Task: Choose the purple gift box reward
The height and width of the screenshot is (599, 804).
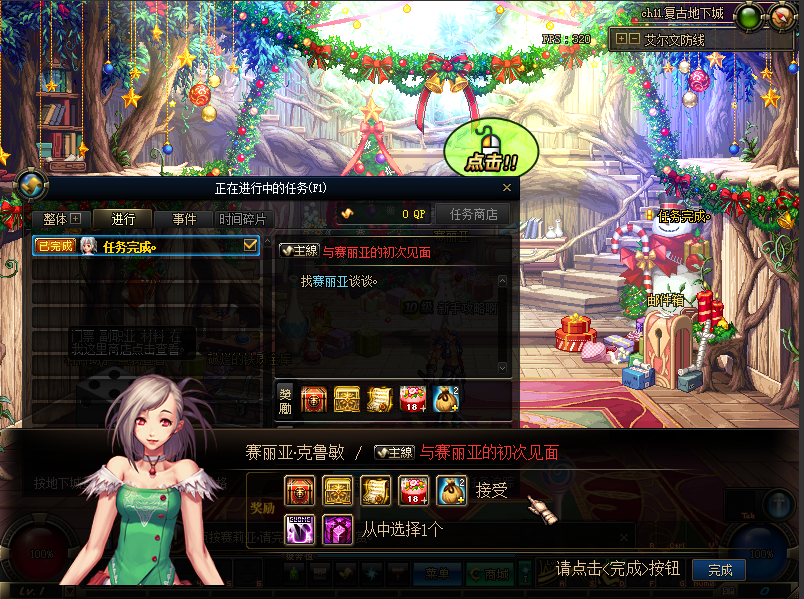Action: [336, 528]
